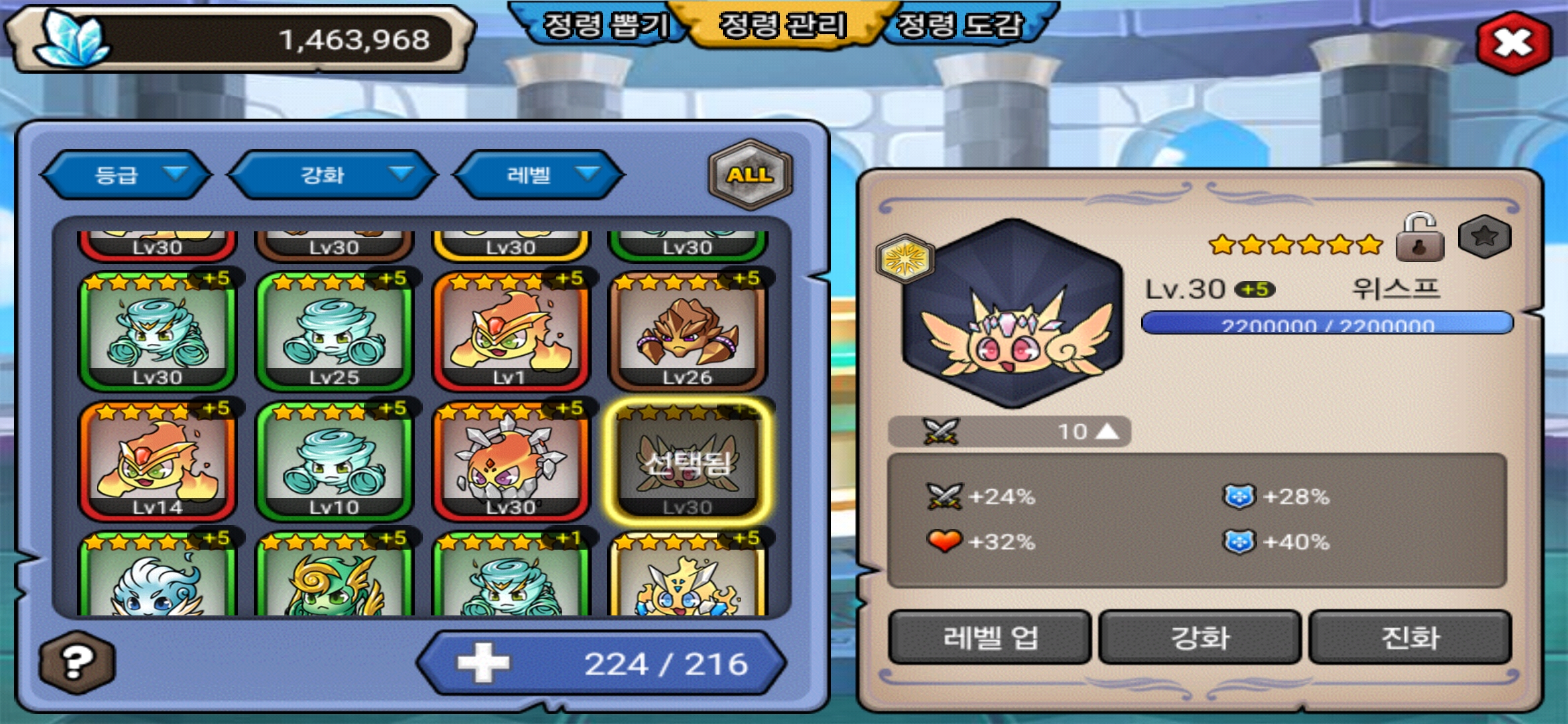Viewport: 1568px width, 724px height.
Task: Close the spirit management screen
Action: point(1514,43)
